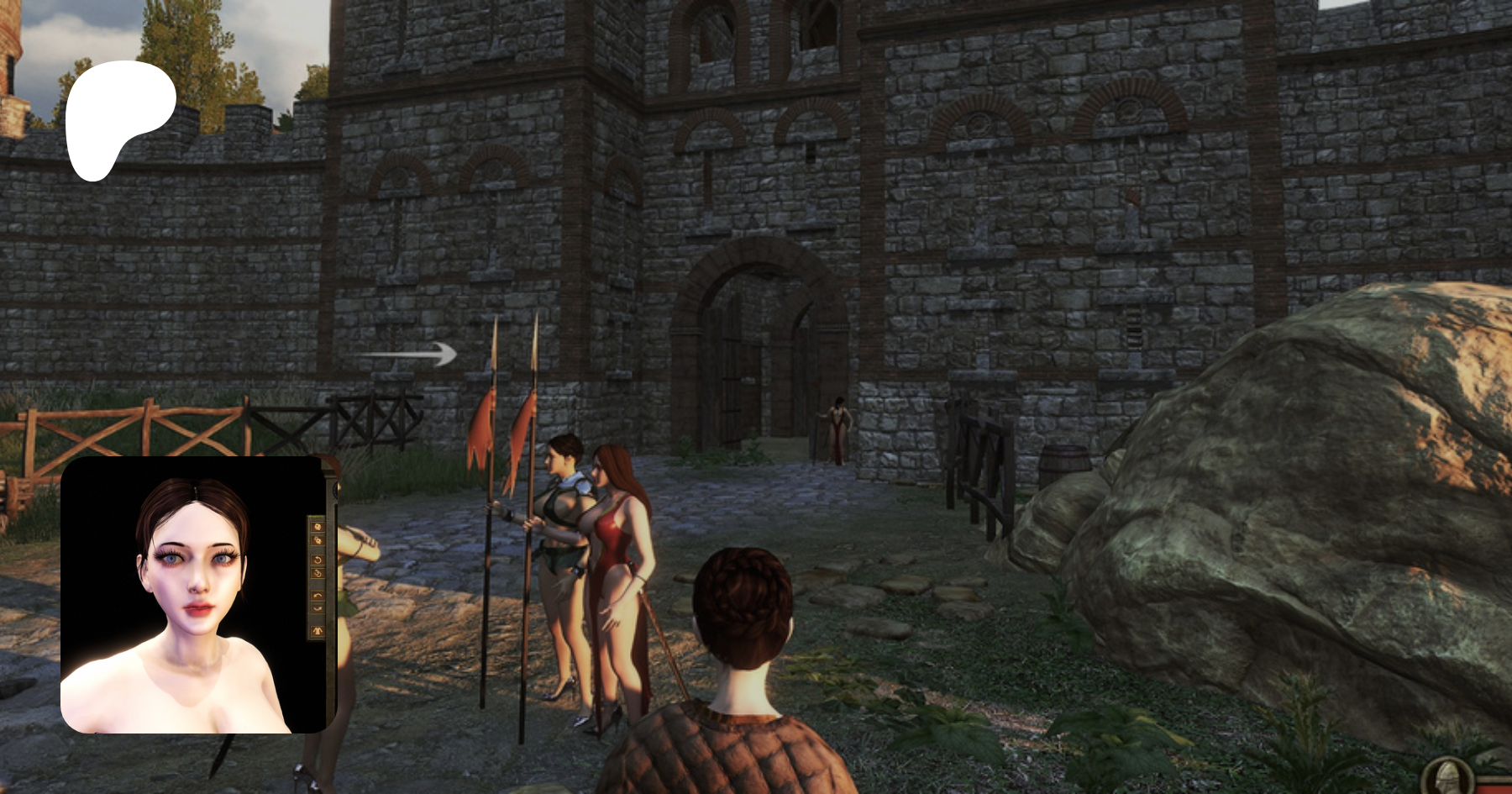This screenshot has width=1512, height=794.
Task: Open the white Patreon logo
Action: (120, 120)
